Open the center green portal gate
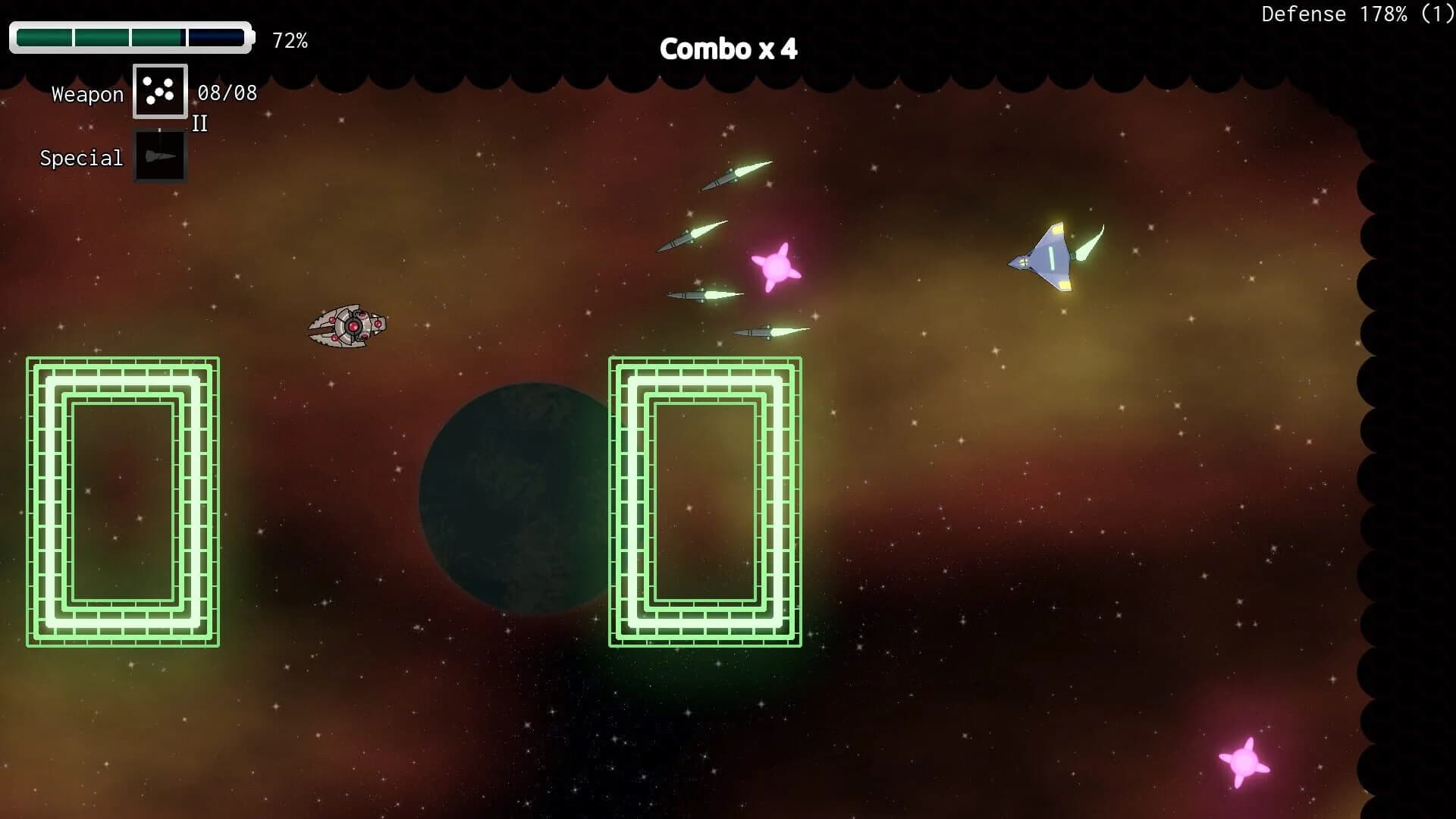Image resolution: width=1456 pixels, height=819 pixels. [x=704, y=500]
